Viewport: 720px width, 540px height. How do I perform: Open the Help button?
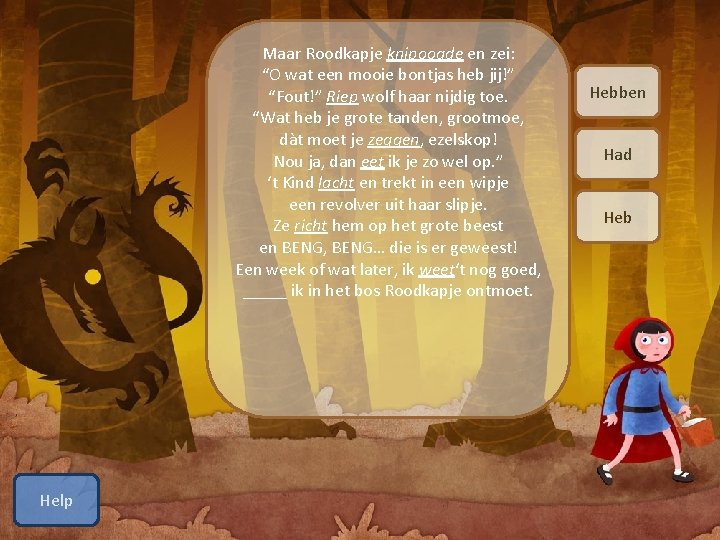pos(56,500)
